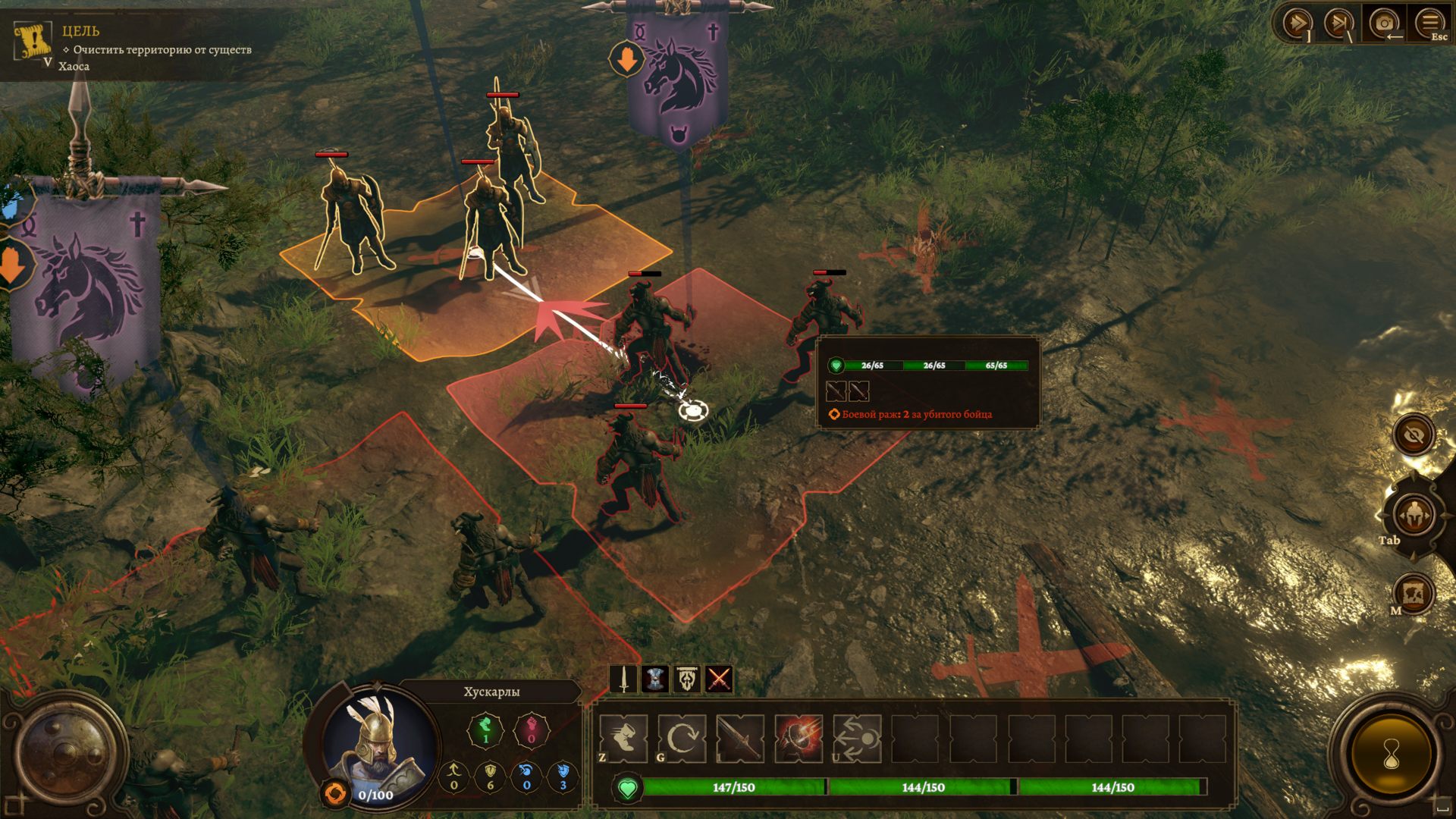
Task: Open the main menu hamburger button
Action: 1429,24
